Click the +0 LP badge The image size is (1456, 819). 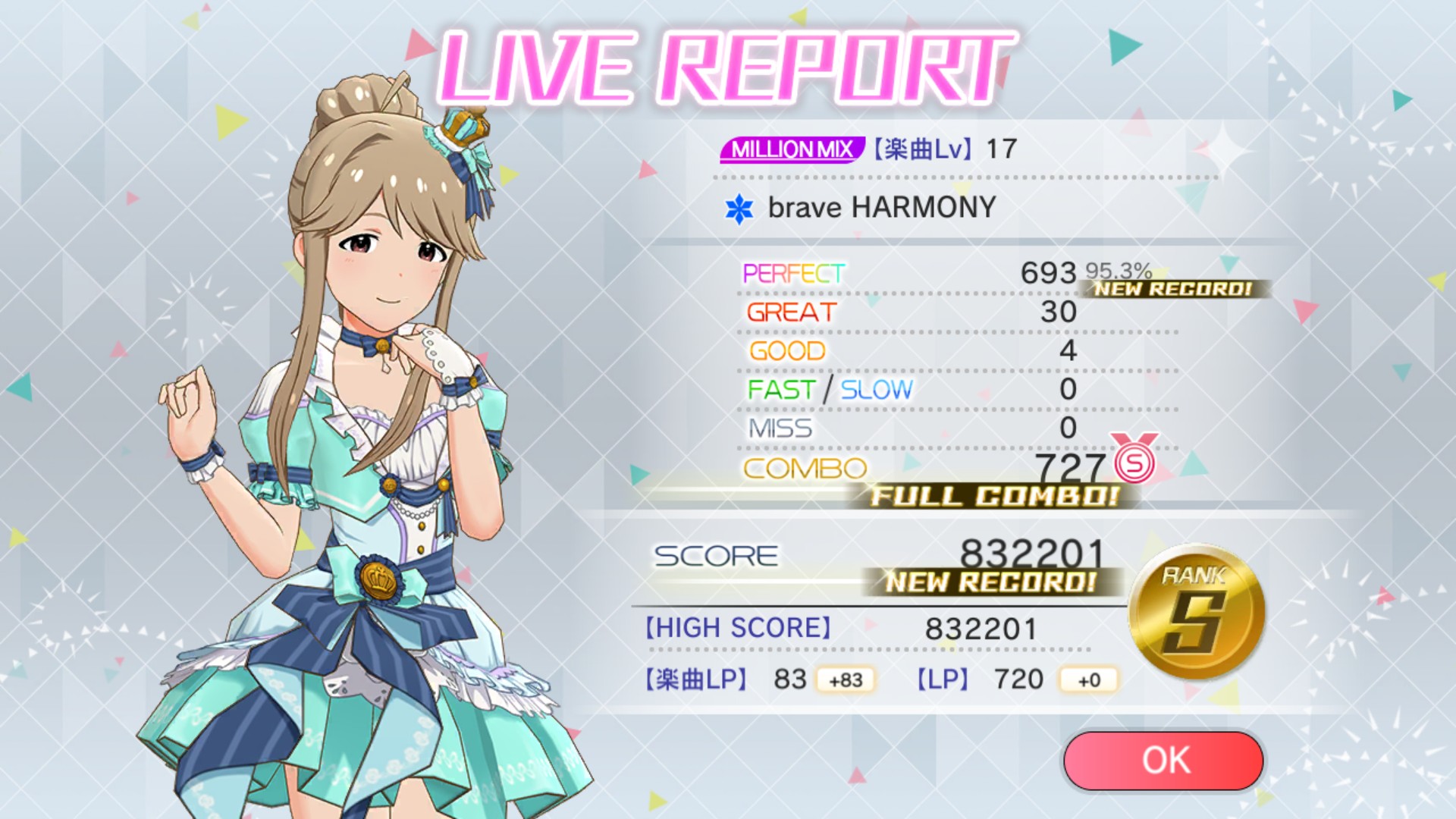[x=1087, y=680]
